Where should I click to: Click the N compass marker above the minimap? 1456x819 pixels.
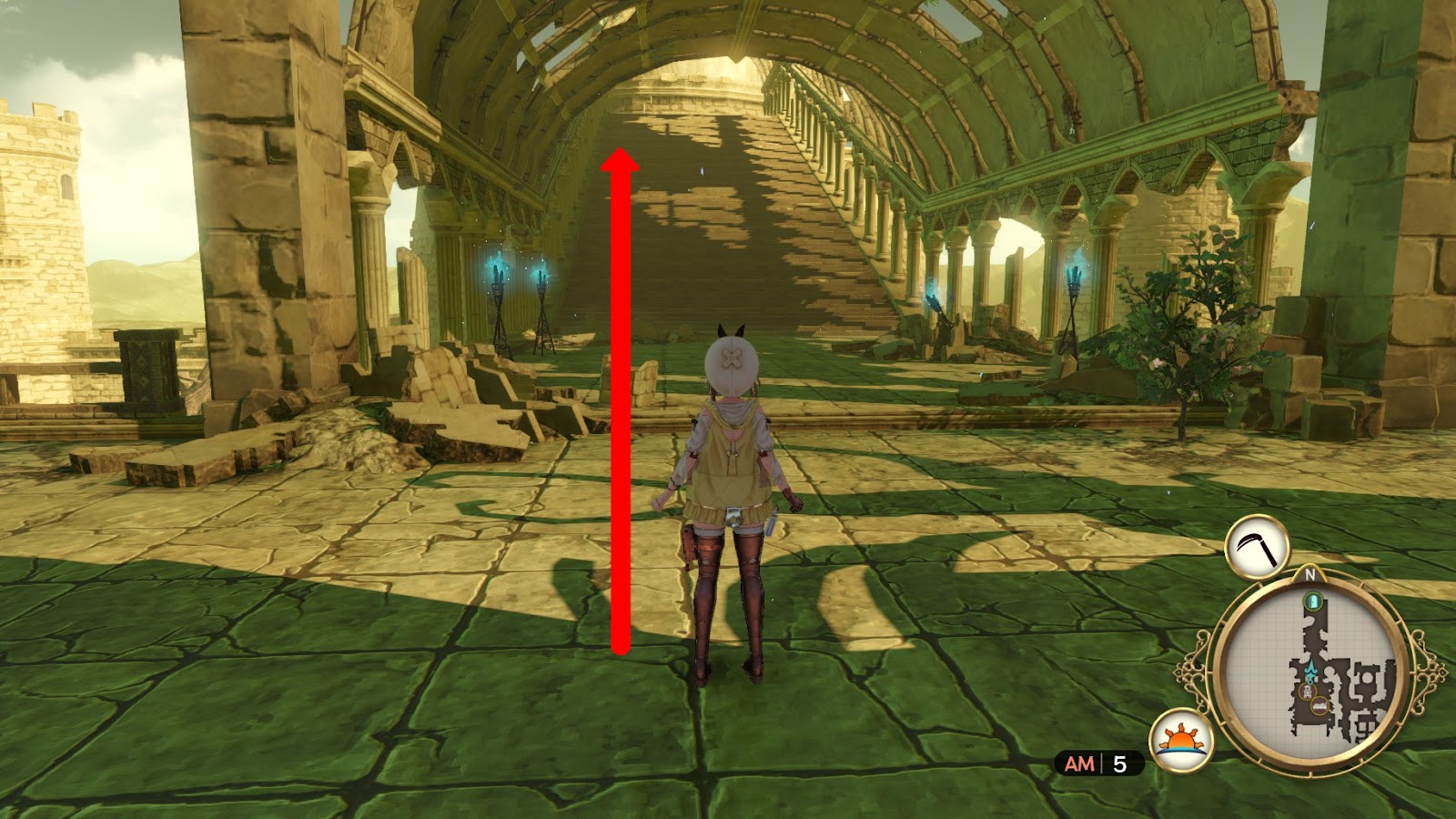(1309, 575)
